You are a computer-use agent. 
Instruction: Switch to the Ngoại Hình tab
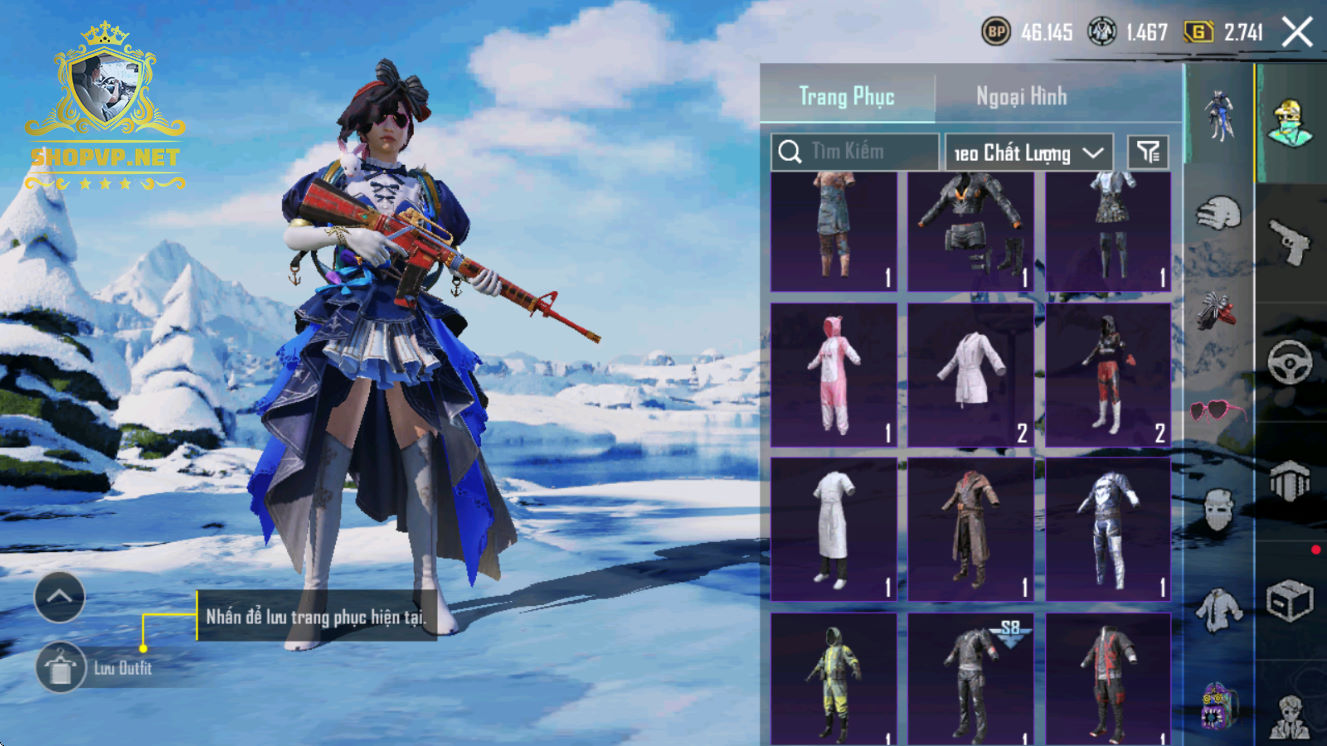pos(1021,97)
